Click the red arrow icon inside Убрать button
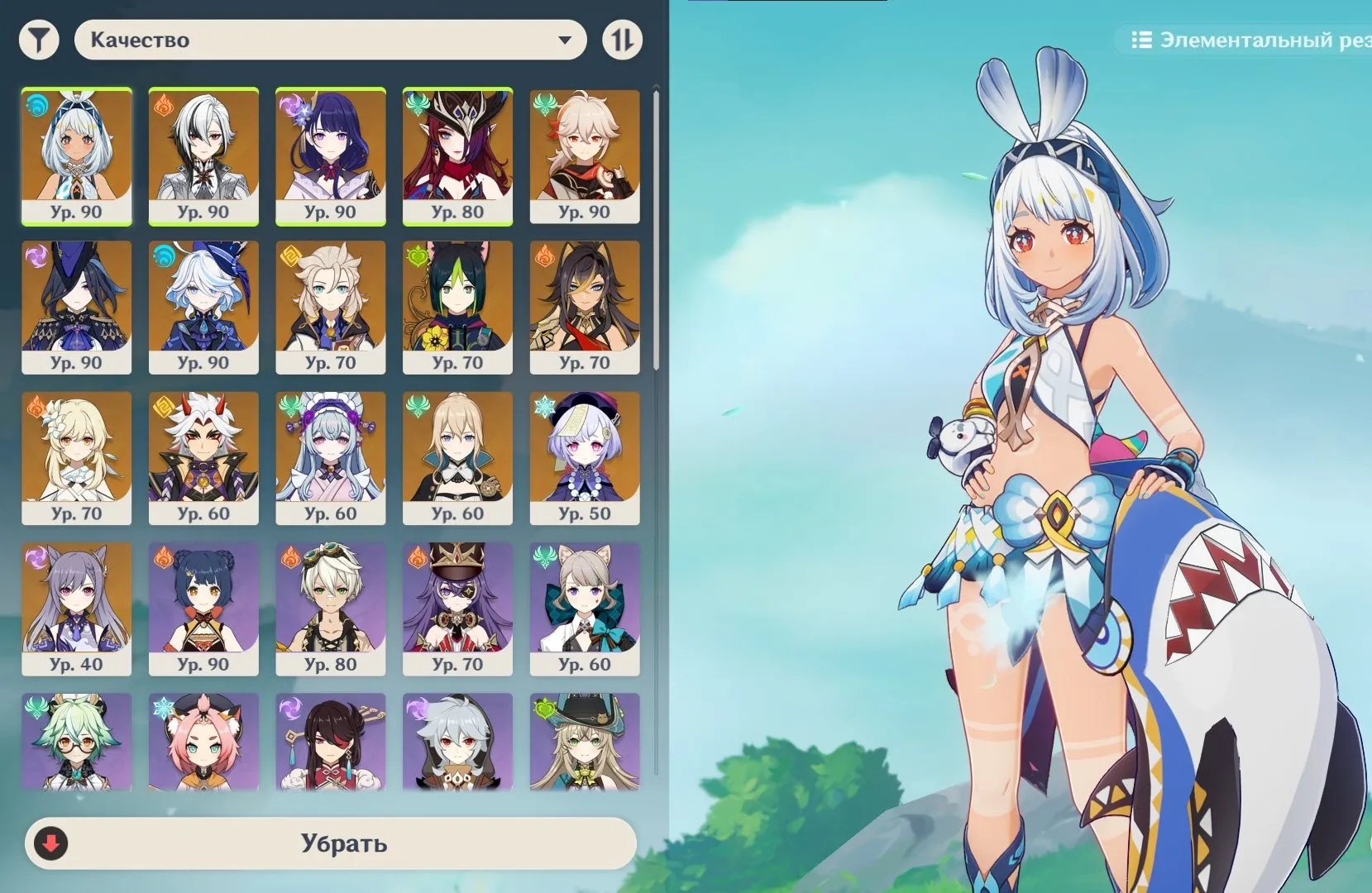This screenshot has width=1372, height=893. pos(51,844)
